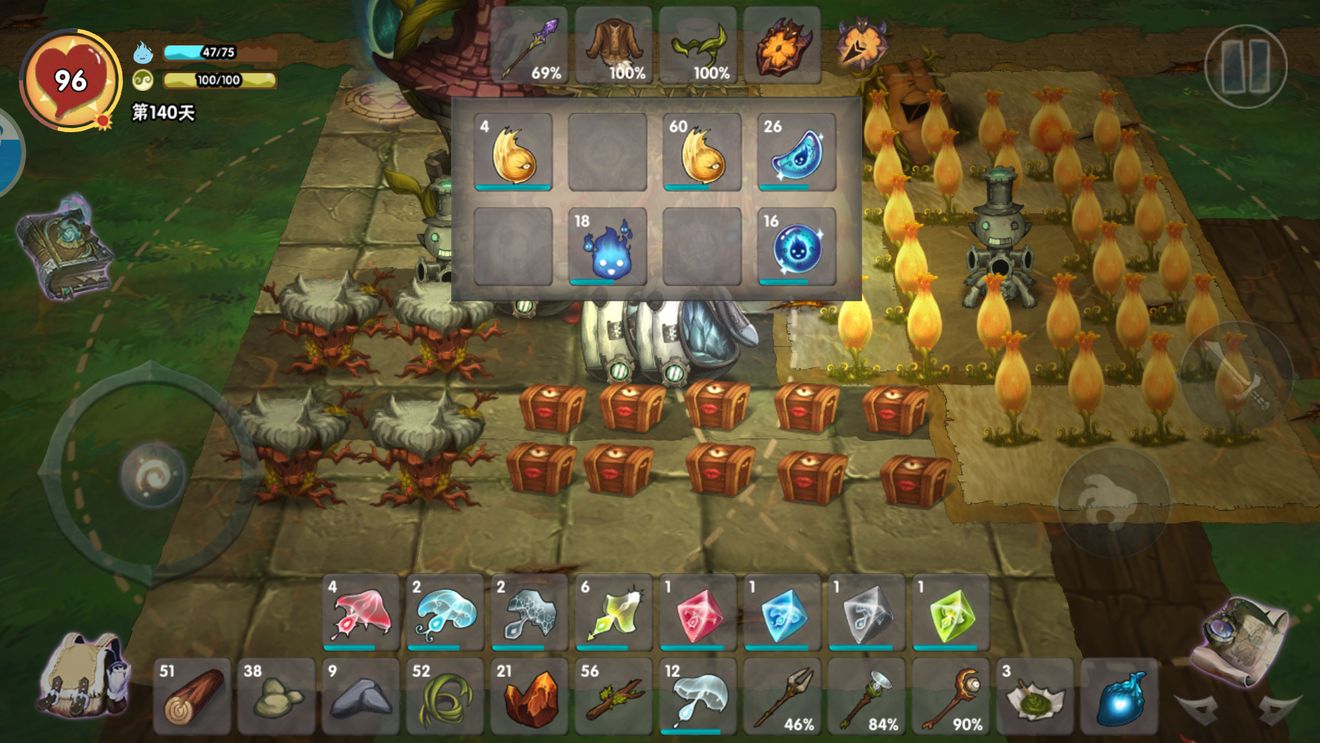Select the stone pile slot with 38
This screenshot has height=743, width=1320.
click(x=276, y=696)
